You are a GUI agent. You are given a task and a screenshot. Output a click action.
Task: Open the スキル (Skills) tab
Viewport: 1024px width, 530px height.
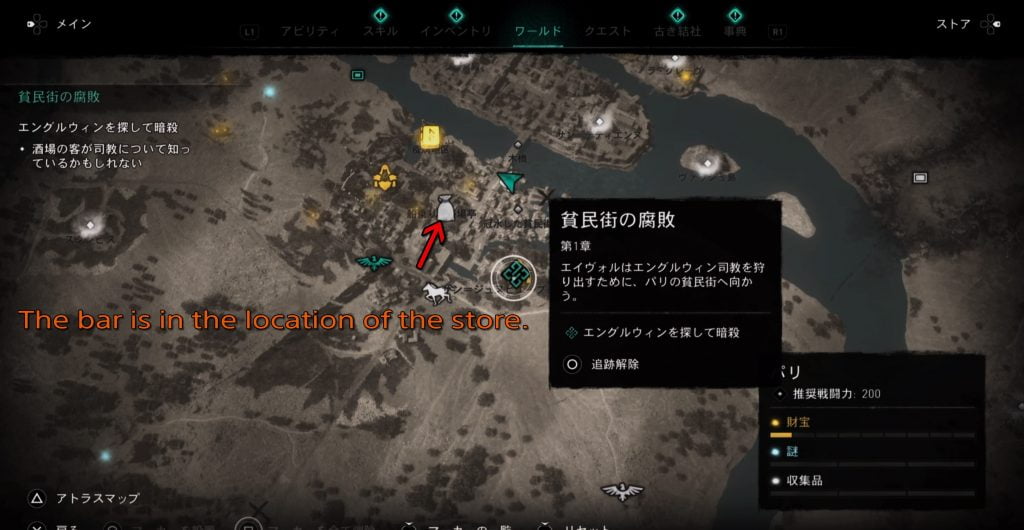click(x=380, y=31)
